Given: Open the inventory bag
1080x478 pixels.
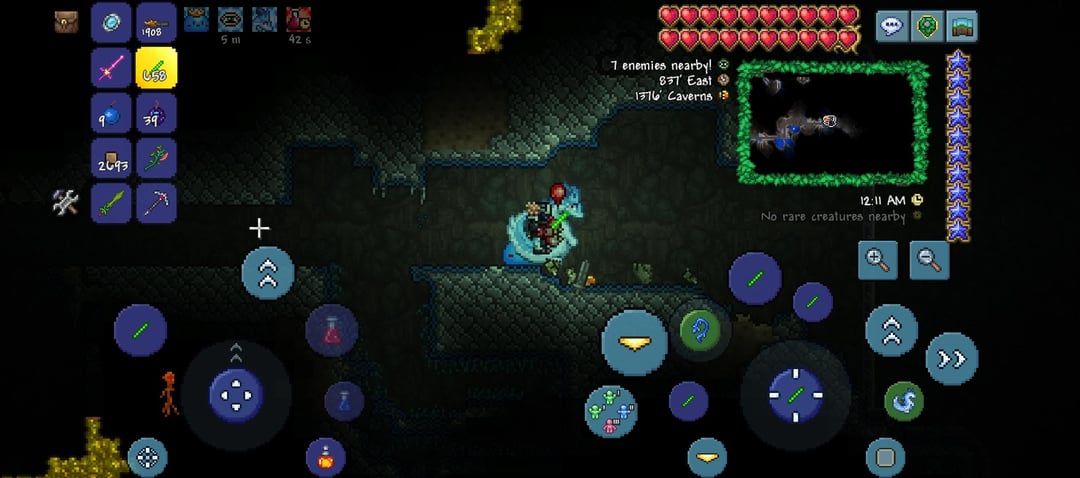Looking at the screenshot, I should click(67, 22).
